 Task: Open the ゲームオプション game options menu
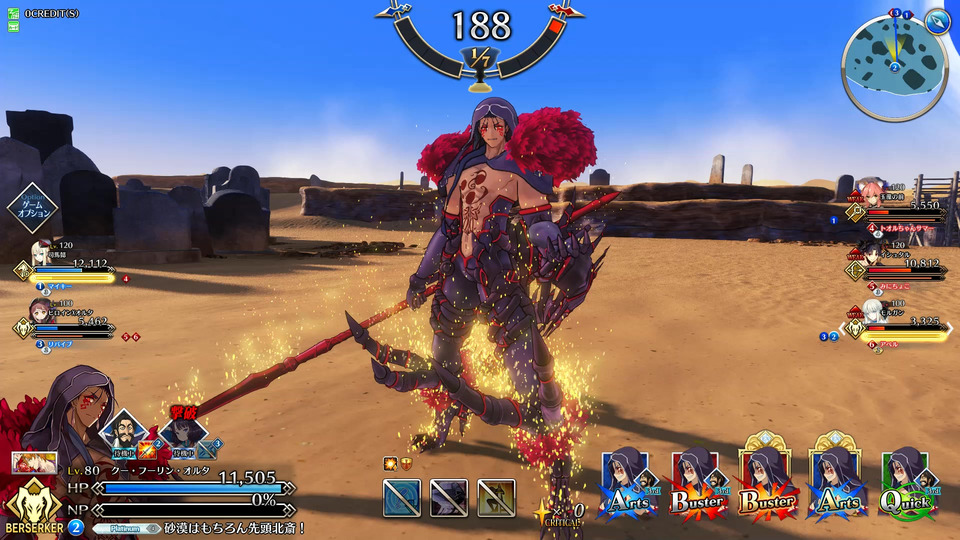pos(33,207)
